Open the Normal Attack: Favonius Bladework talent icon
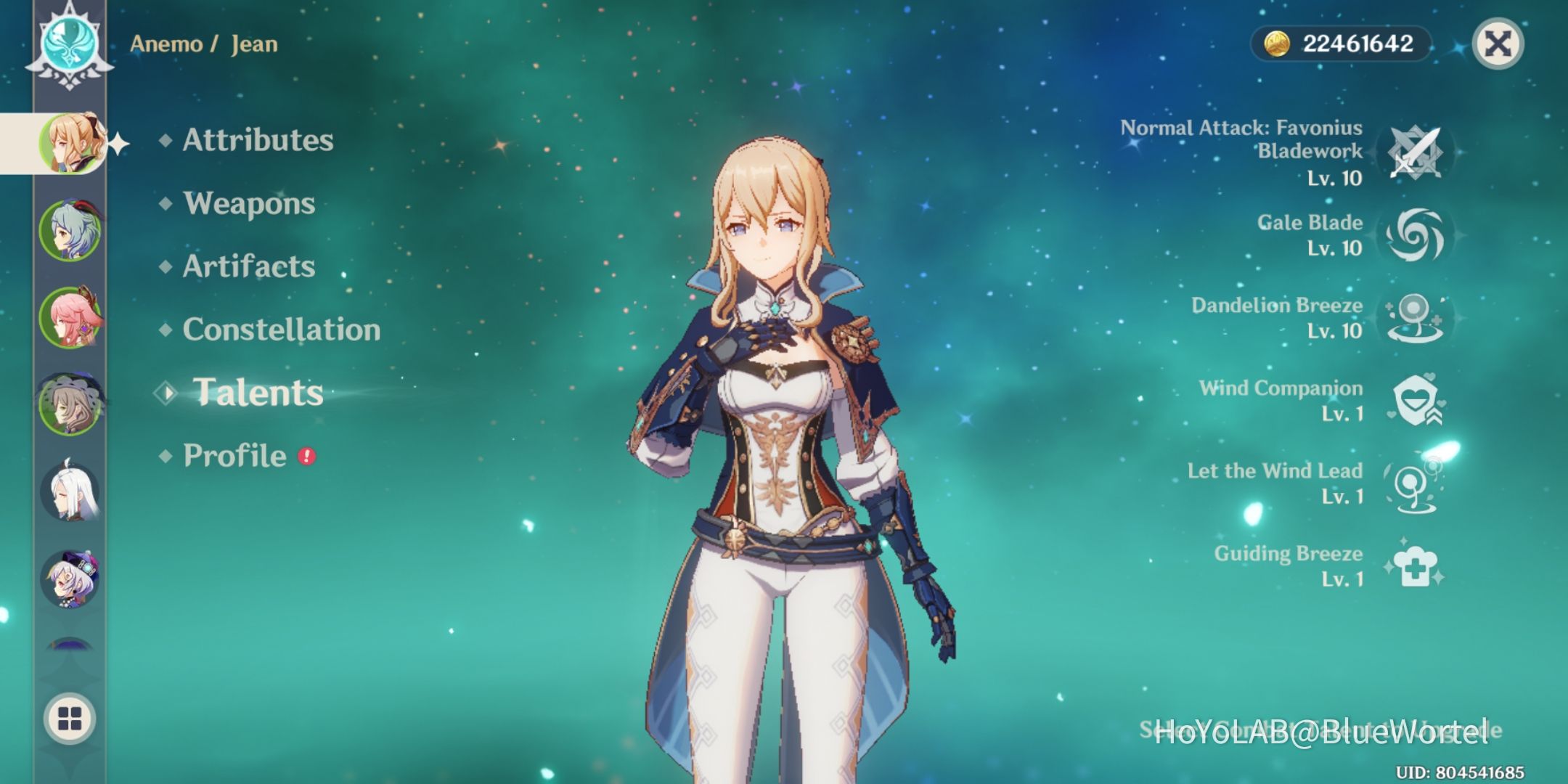This screenshot has width=1568, height=784. 1414,152
